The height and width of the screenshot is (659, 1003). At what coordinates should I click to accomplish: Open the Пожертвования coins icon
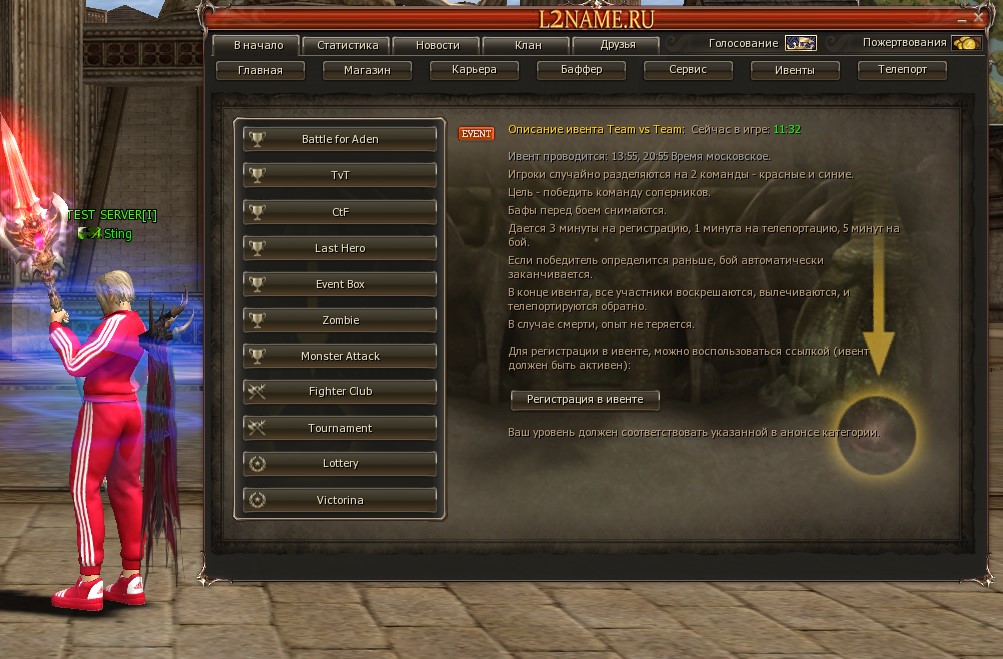[964, 43]
